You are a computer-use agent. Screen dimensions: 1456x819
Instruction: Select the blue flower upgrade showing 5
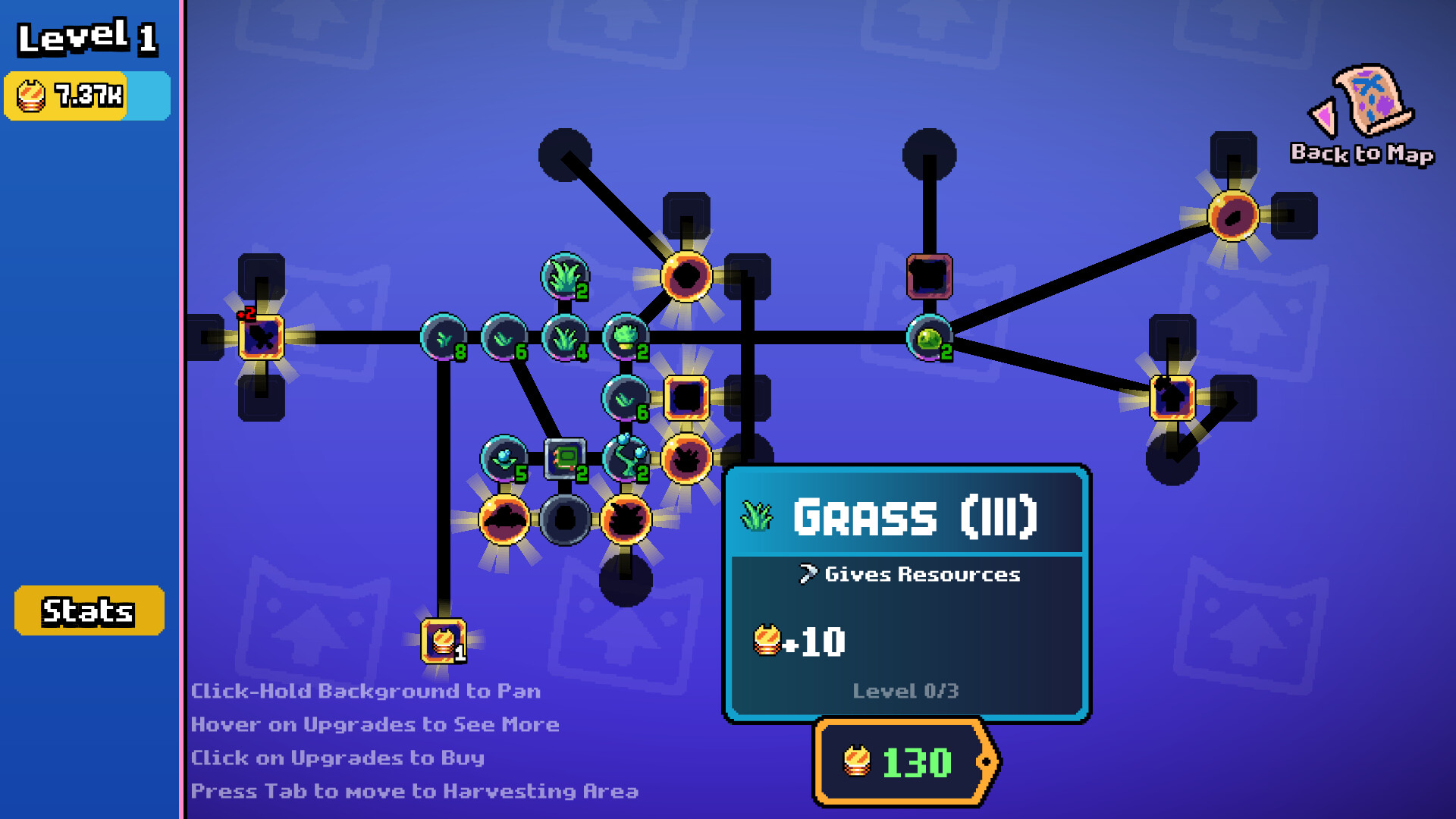click(504, 459)
